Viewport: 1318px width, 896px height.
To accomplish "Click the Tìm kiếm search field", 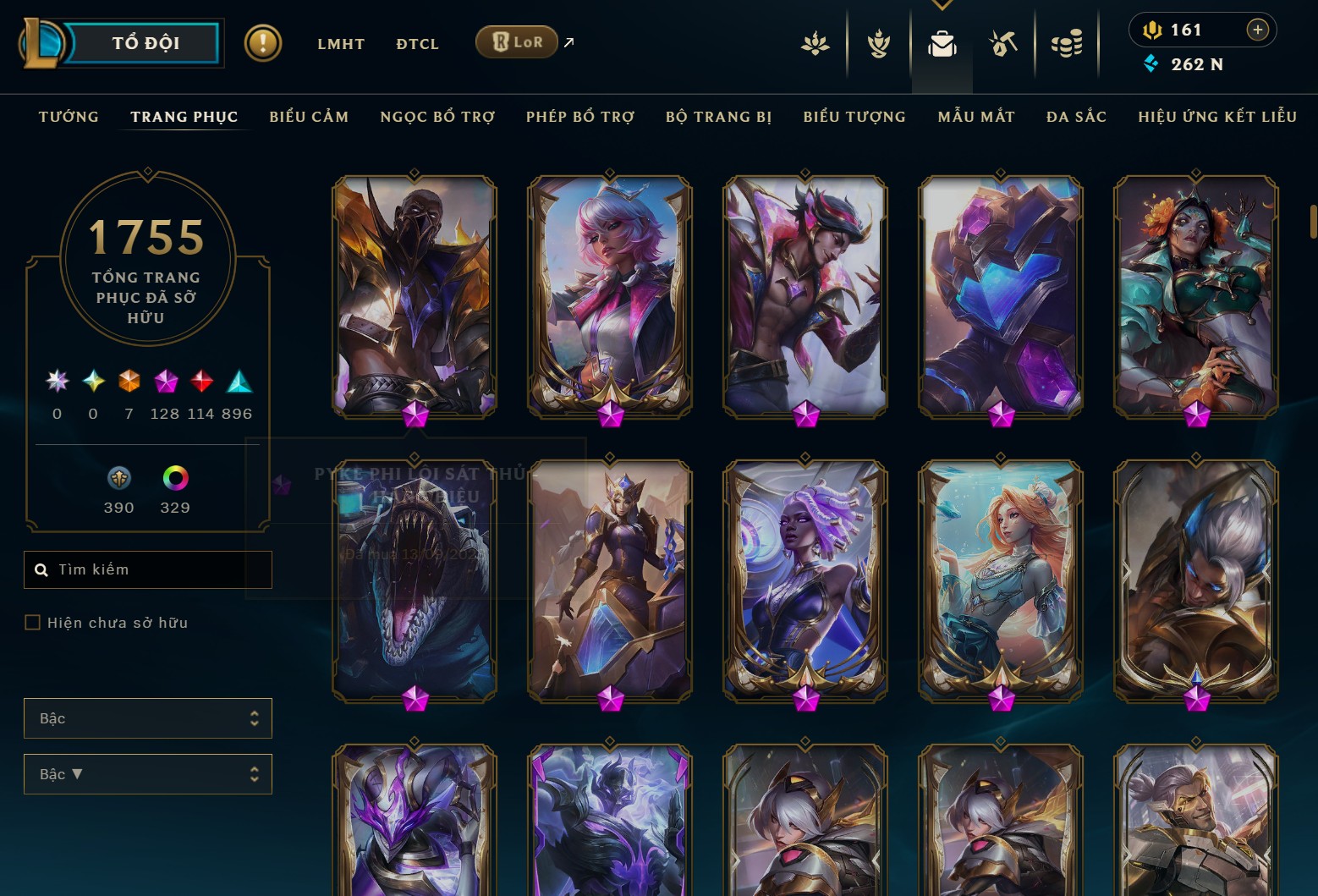I will (x=148, y=569).
